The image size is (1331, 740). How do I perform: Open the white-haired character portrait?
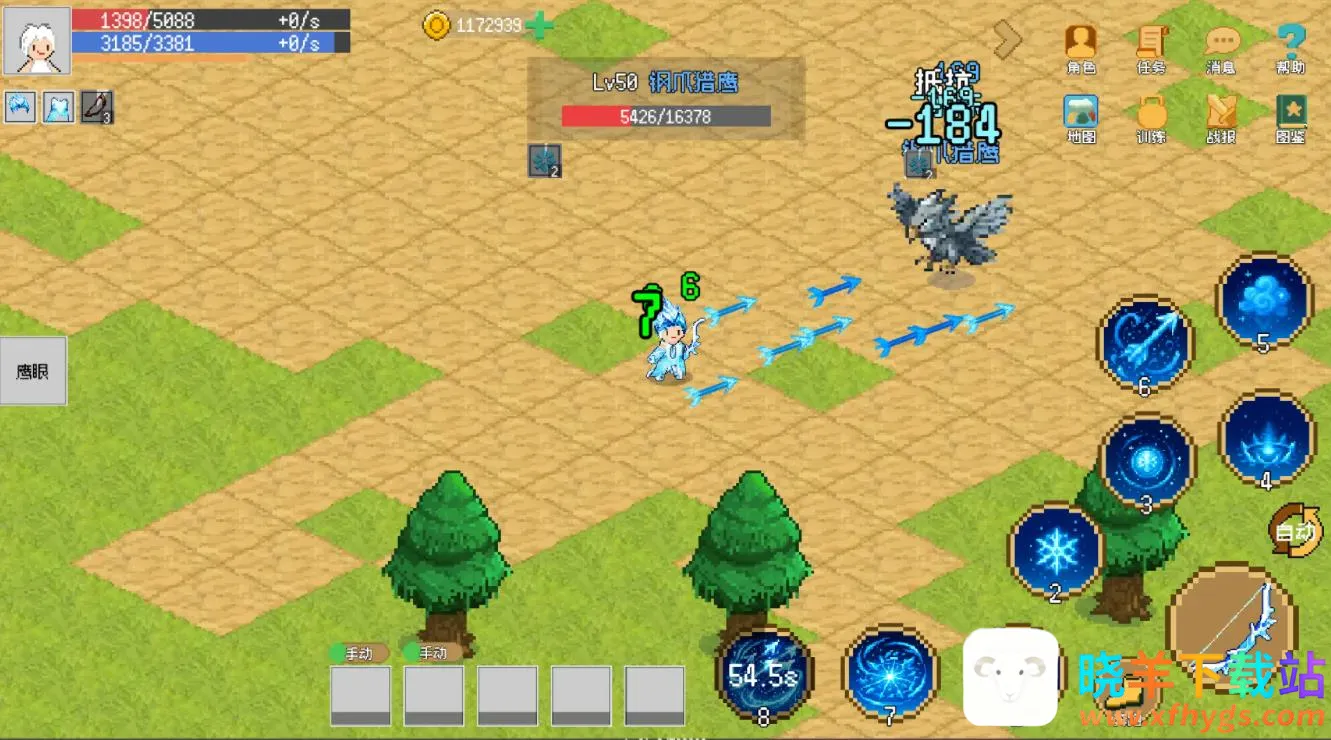pyautogui.click(x=37, y=41)
